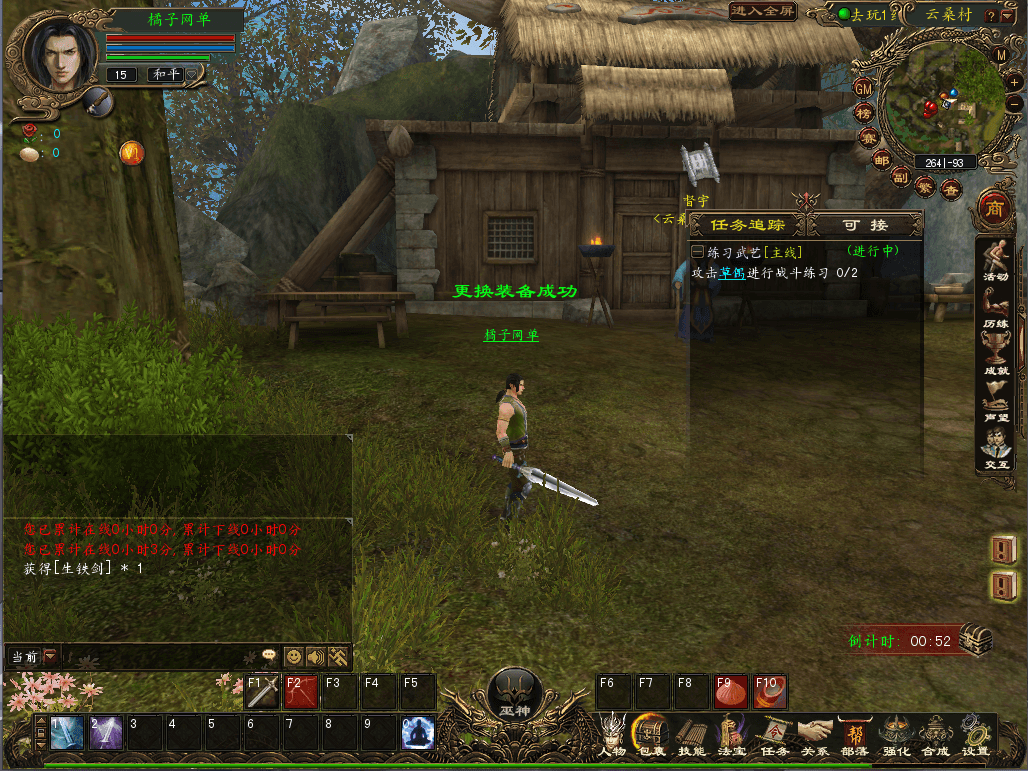Click the 进入全屏 fullscreen button

(763, 12)
